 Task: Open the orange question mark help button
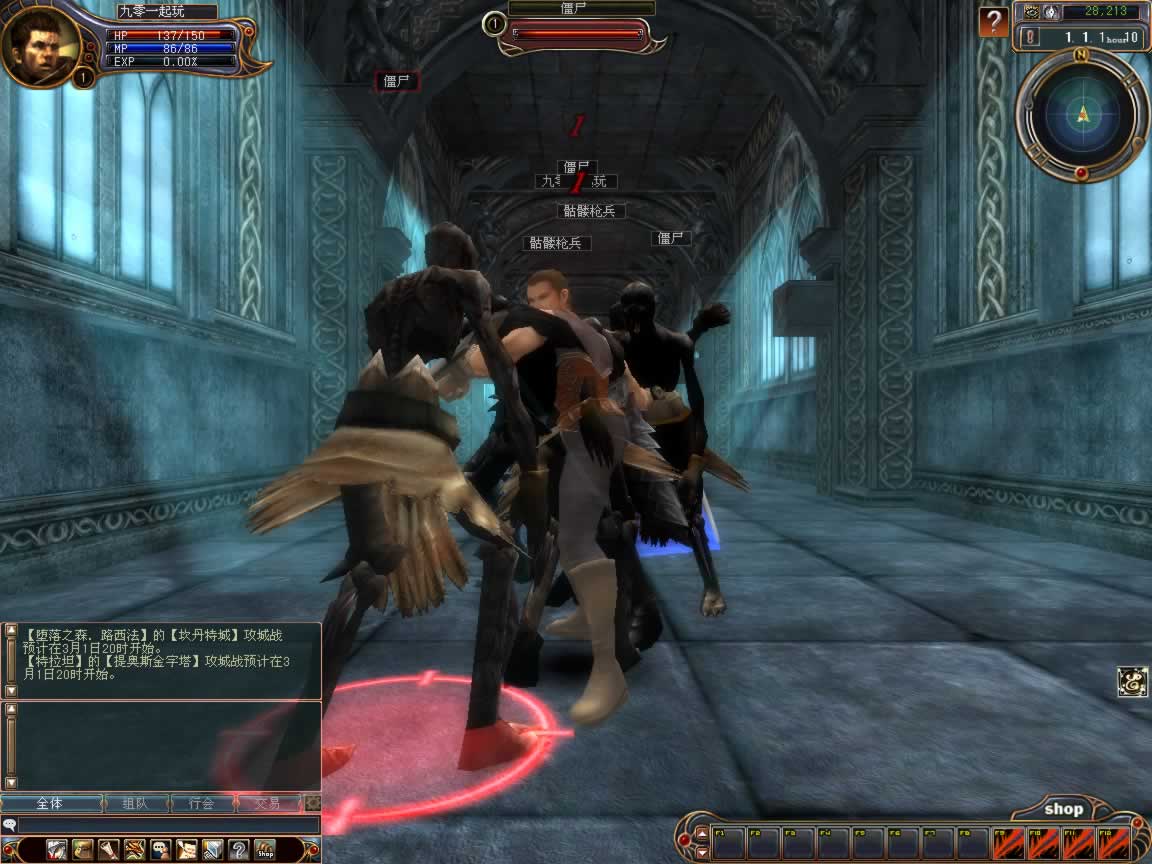(x=993, y=21)
